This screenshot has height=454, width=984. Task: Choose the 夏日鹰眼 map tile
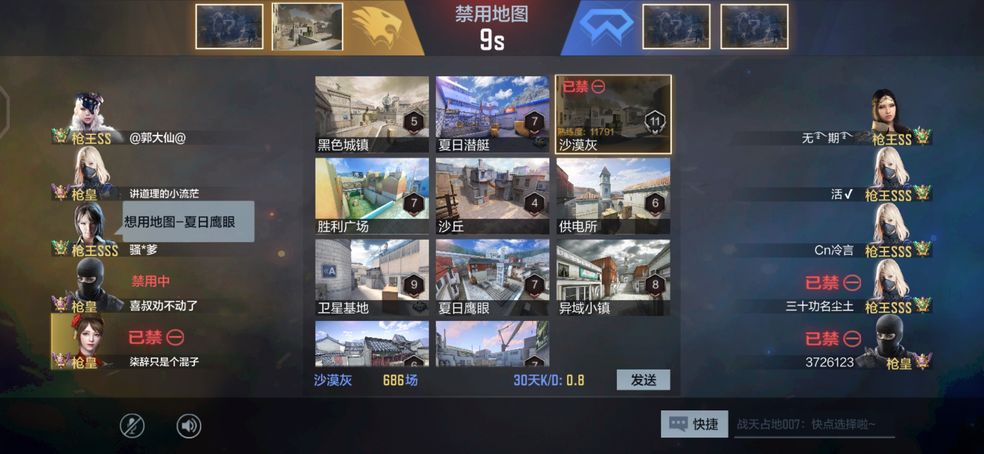492,276
